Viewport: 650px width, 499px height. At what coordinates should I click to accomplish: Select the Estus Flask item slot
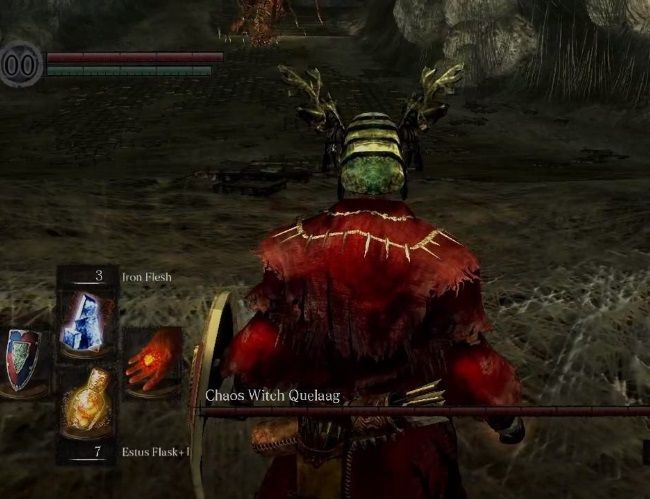[87, 400]
